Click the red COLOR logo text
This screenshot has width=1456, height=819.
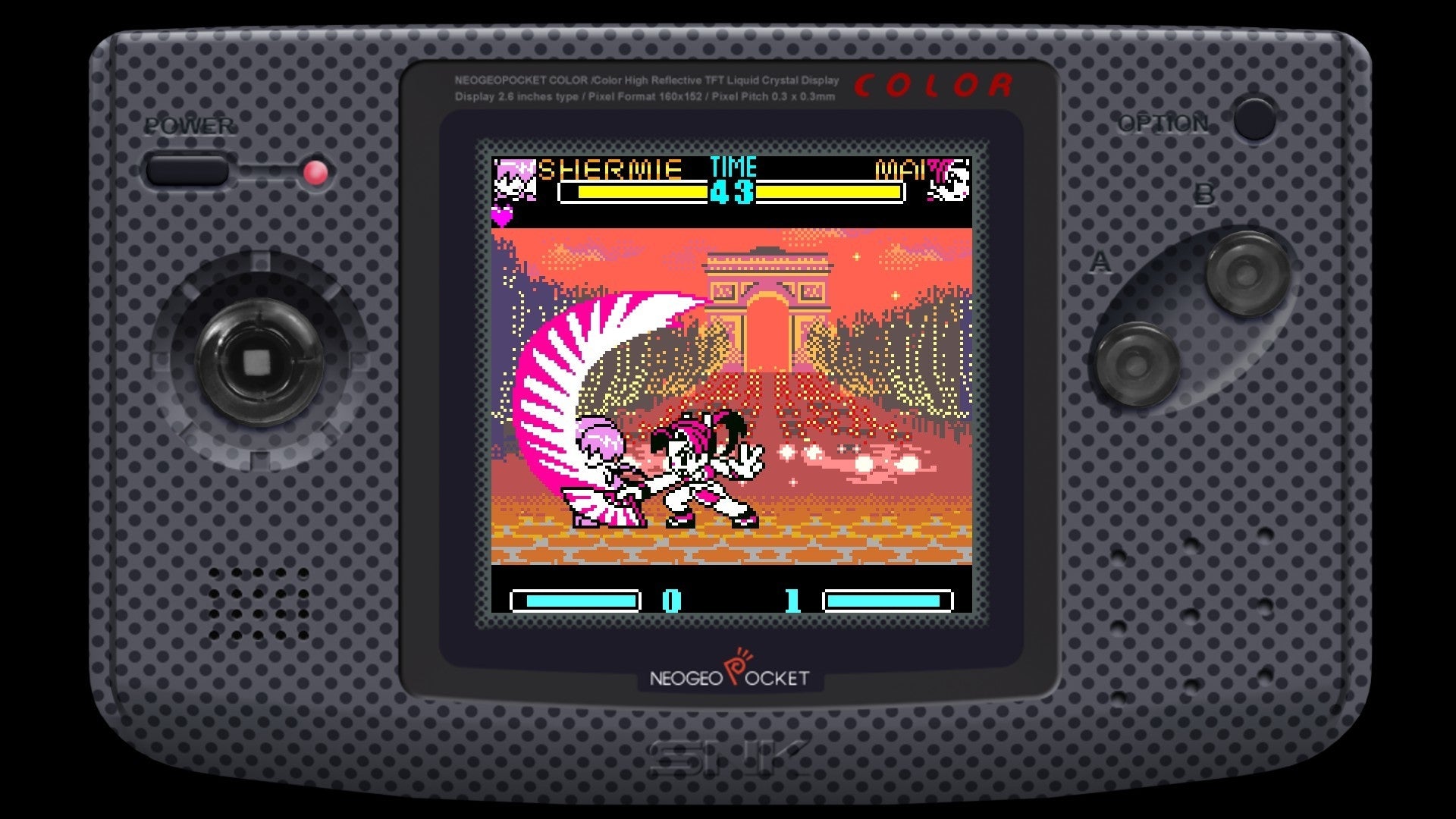pyautogui.click(x=933, y=85)
